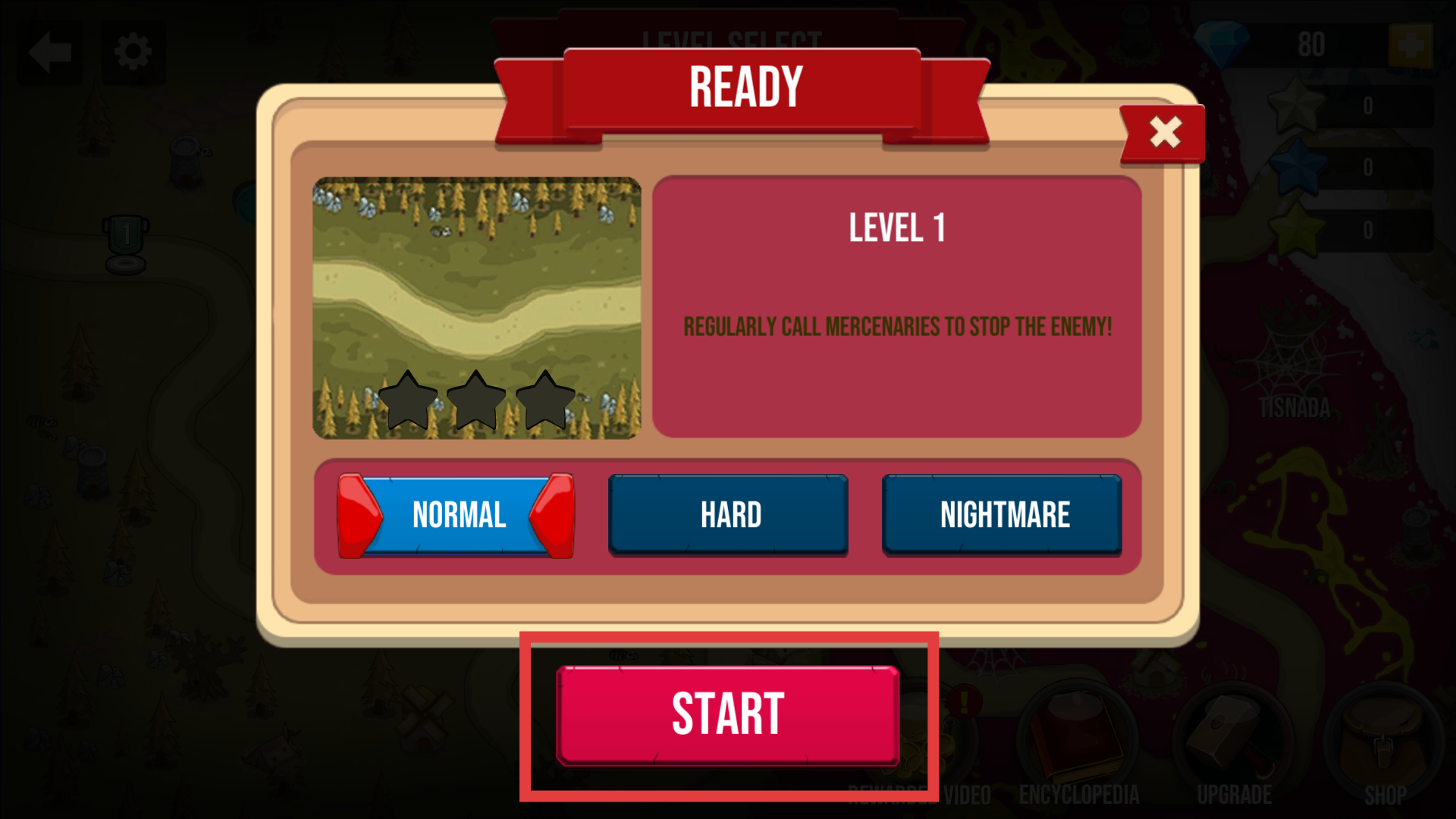
Task: Select Normal difficulty
Action: 457,516
